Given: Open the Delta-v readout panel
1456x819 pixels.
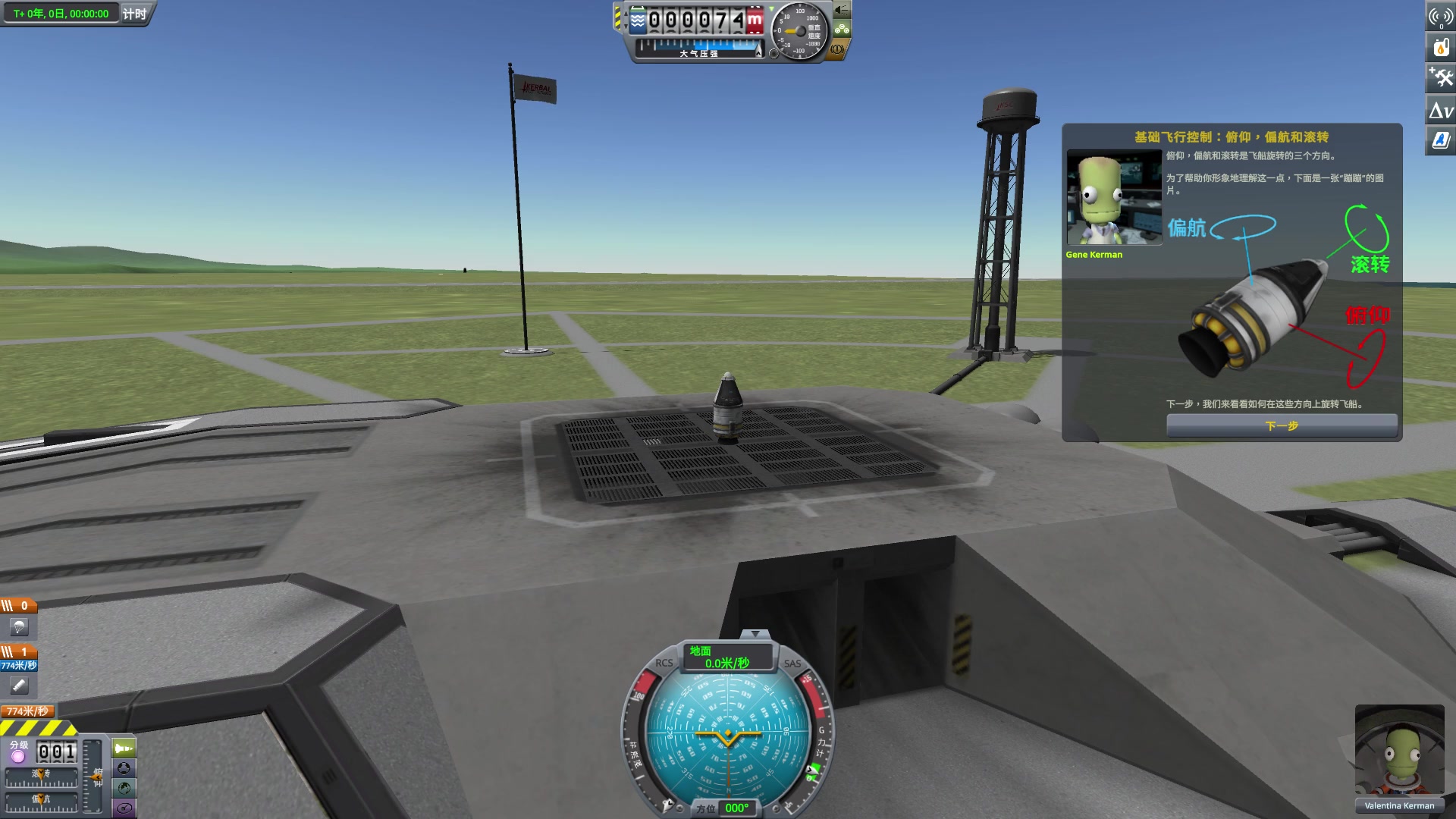Looking at the screenshot, I should click(x=1440, y=111).
